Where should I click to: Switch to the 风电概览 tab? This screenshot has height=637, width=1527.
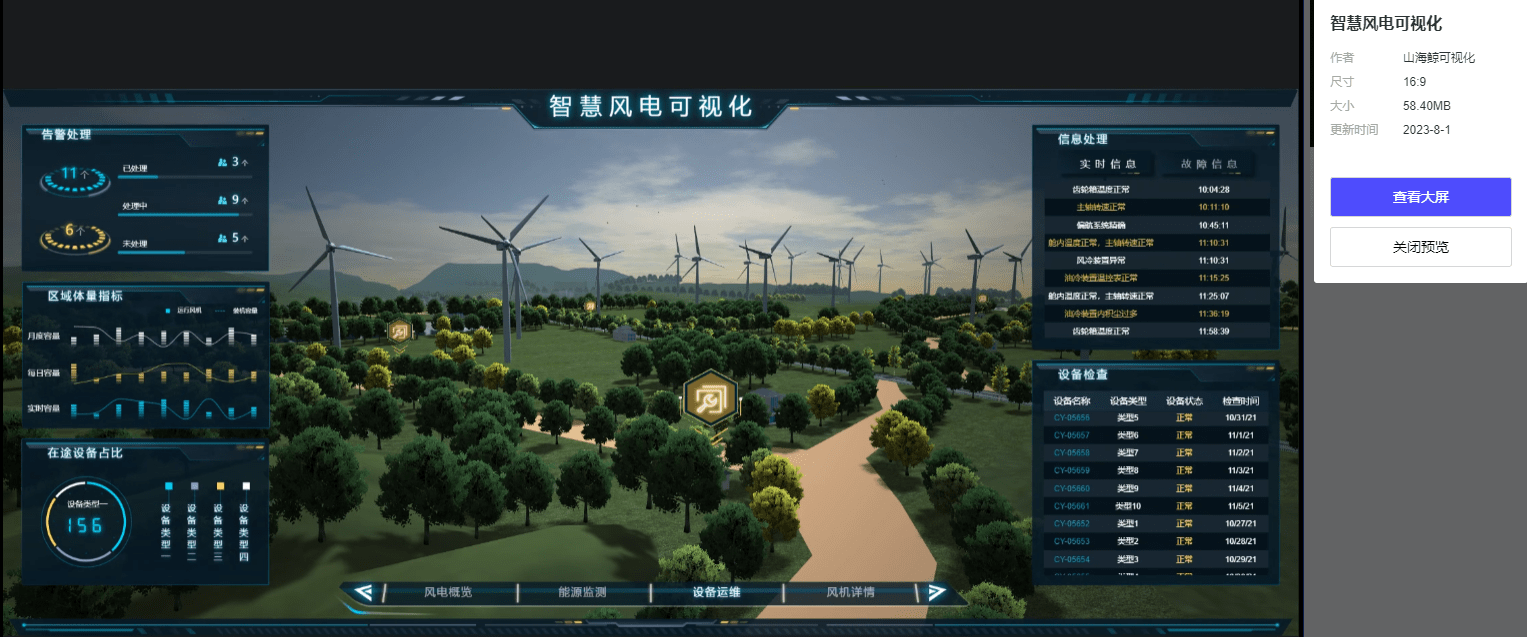coord(448,592)
